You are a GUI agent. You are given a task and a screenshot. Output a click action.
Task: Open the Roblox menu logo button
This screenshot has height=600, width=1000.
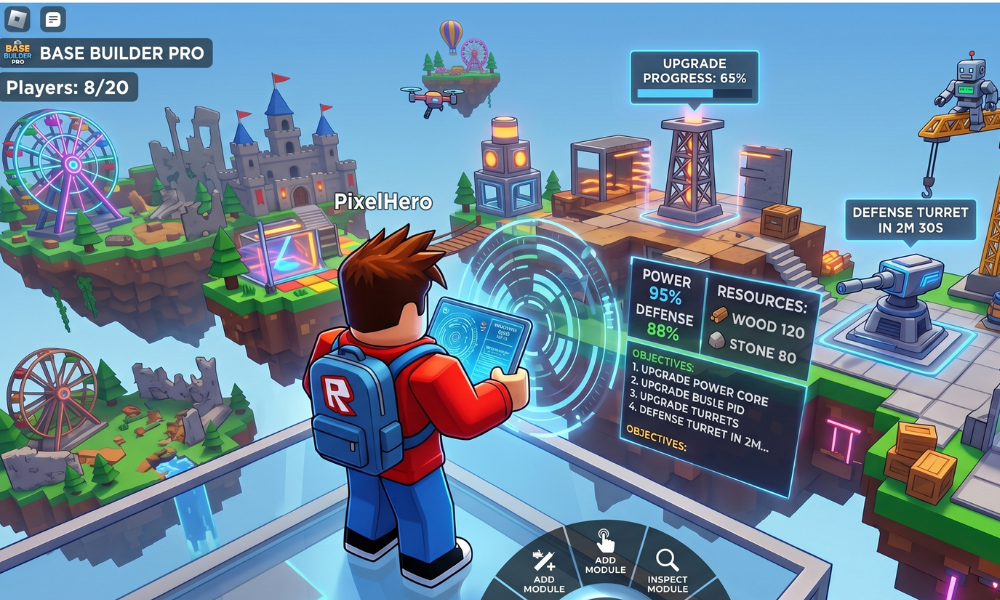pos(18,18)
